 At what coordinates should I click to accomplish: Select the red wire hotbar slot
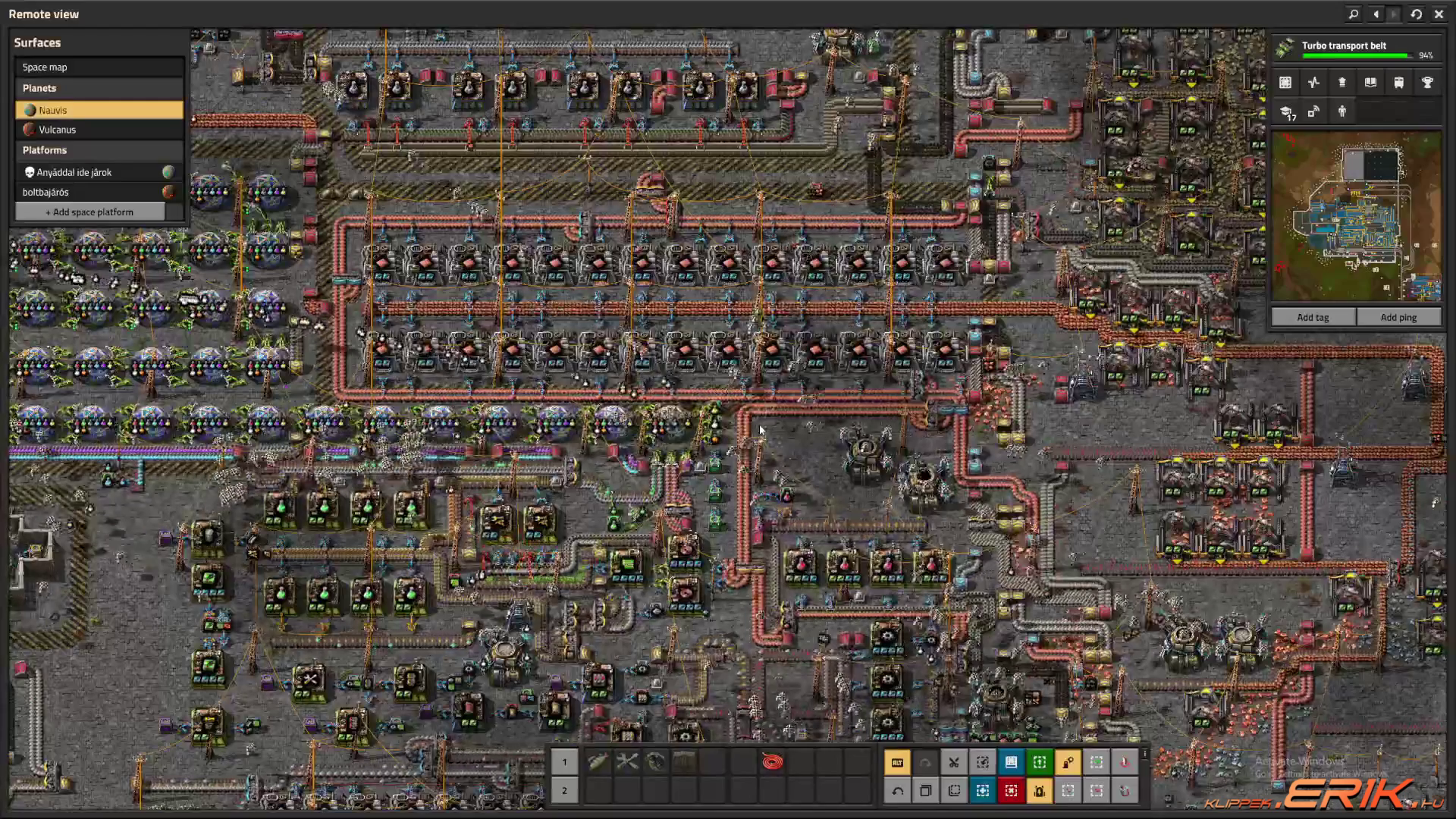[772, 761]
